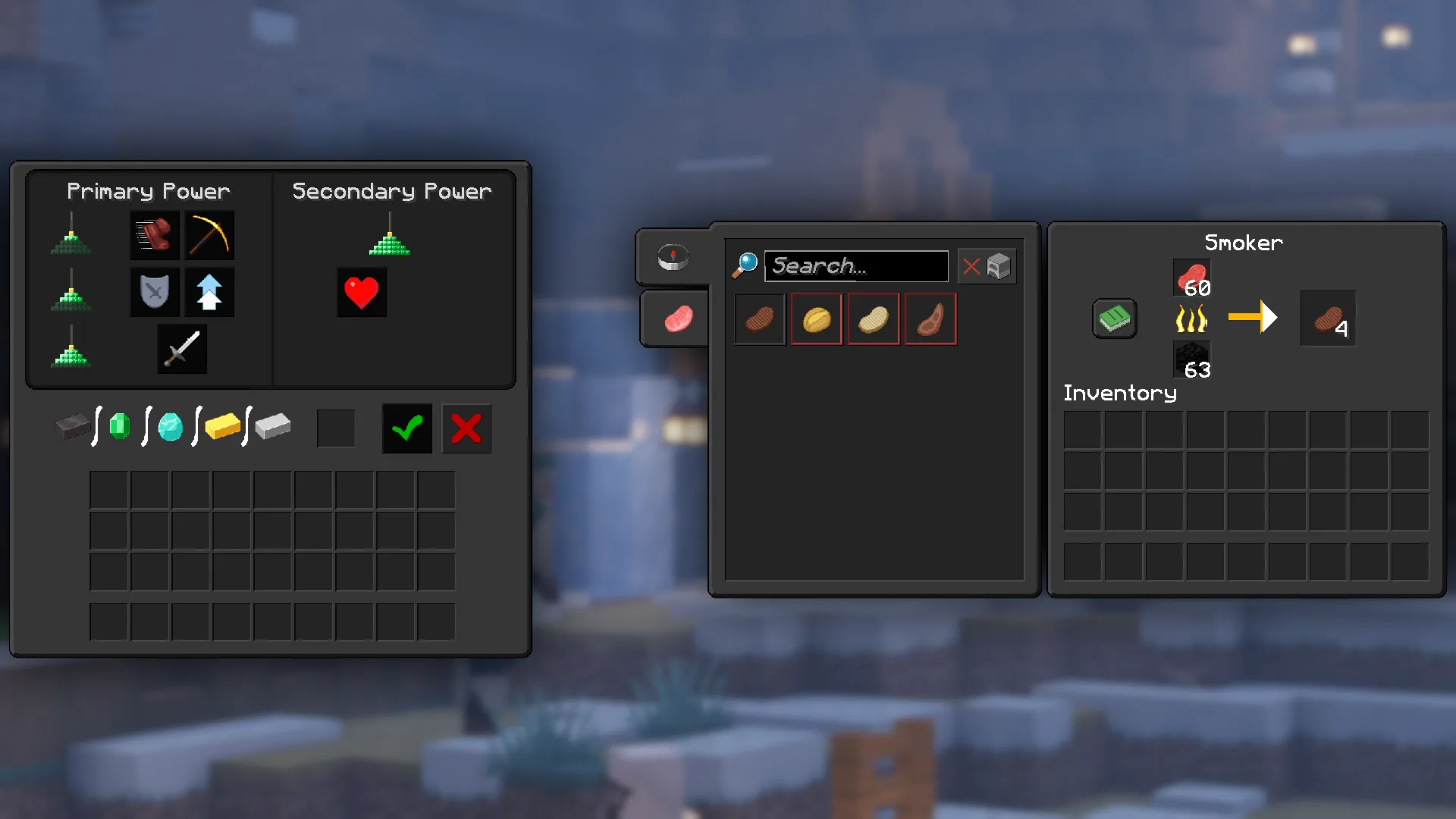Select the Haste pickaxe primary power
This screenshot has height=819, width=1456.
click(x=209, y=235)
